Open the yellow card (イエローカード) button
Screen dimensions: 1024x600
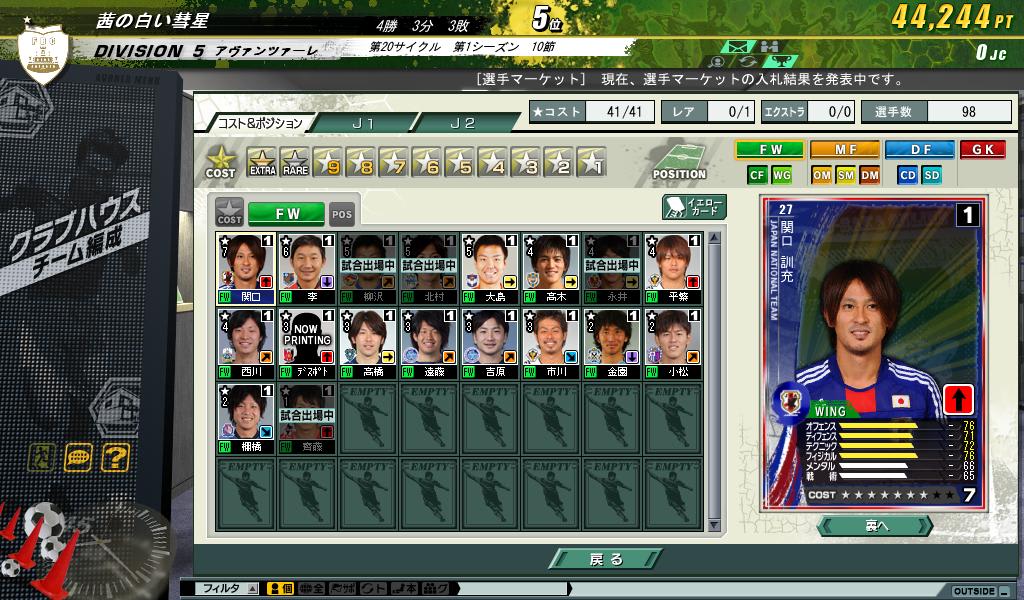(x=695, y=207)
